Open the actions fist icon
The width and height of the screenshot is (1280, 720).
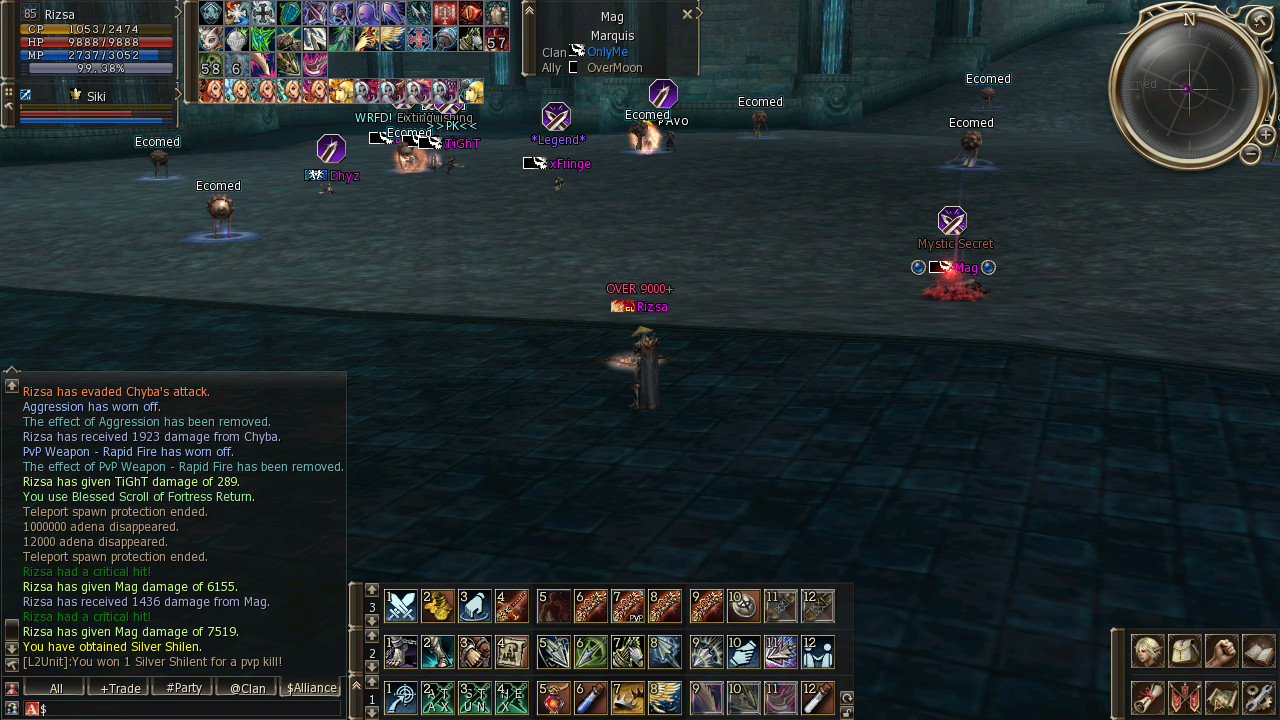tap(1222, 651)
